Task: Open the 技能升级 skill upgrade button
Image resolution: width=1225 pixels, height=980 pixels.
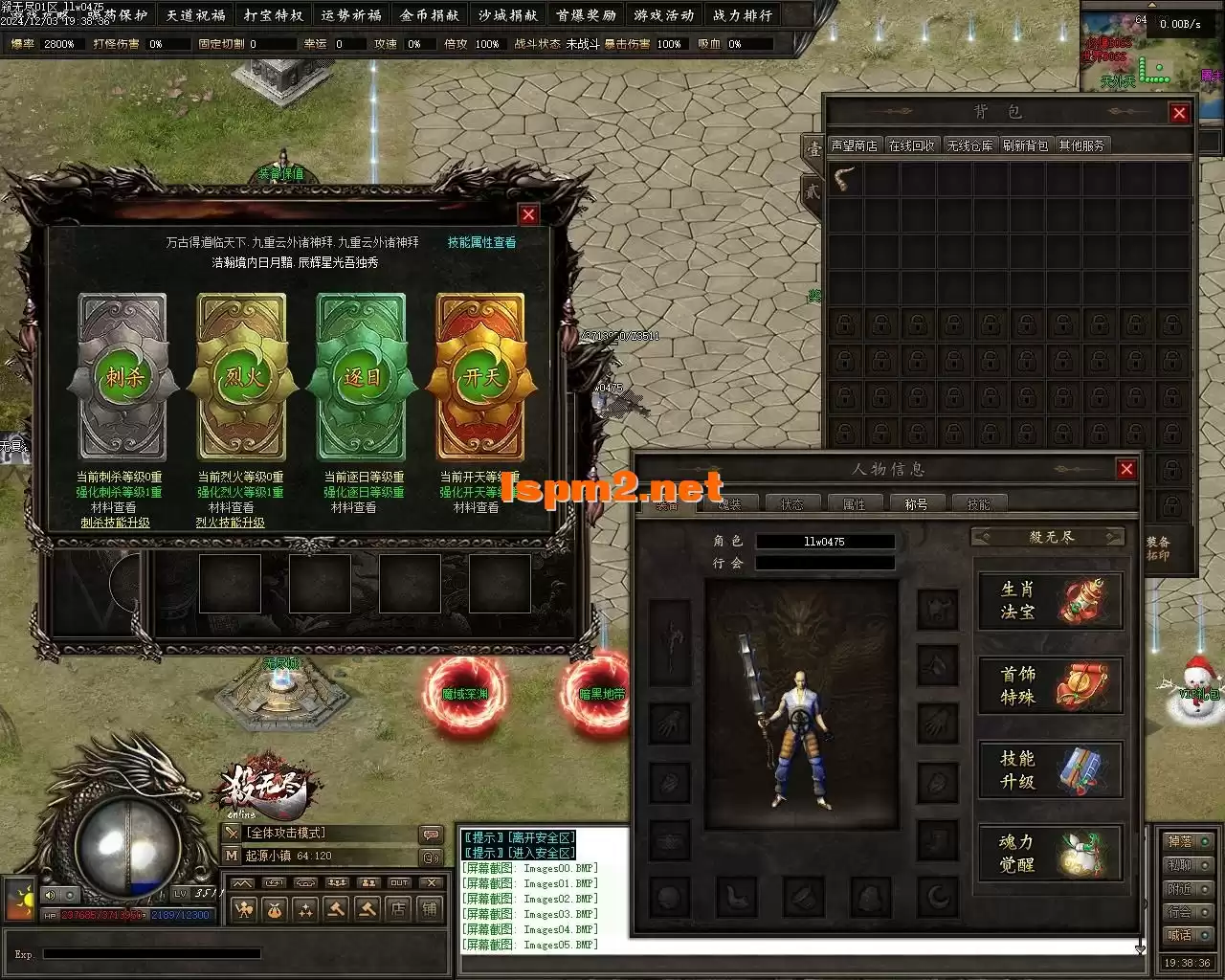Action: pos(1050,769)
